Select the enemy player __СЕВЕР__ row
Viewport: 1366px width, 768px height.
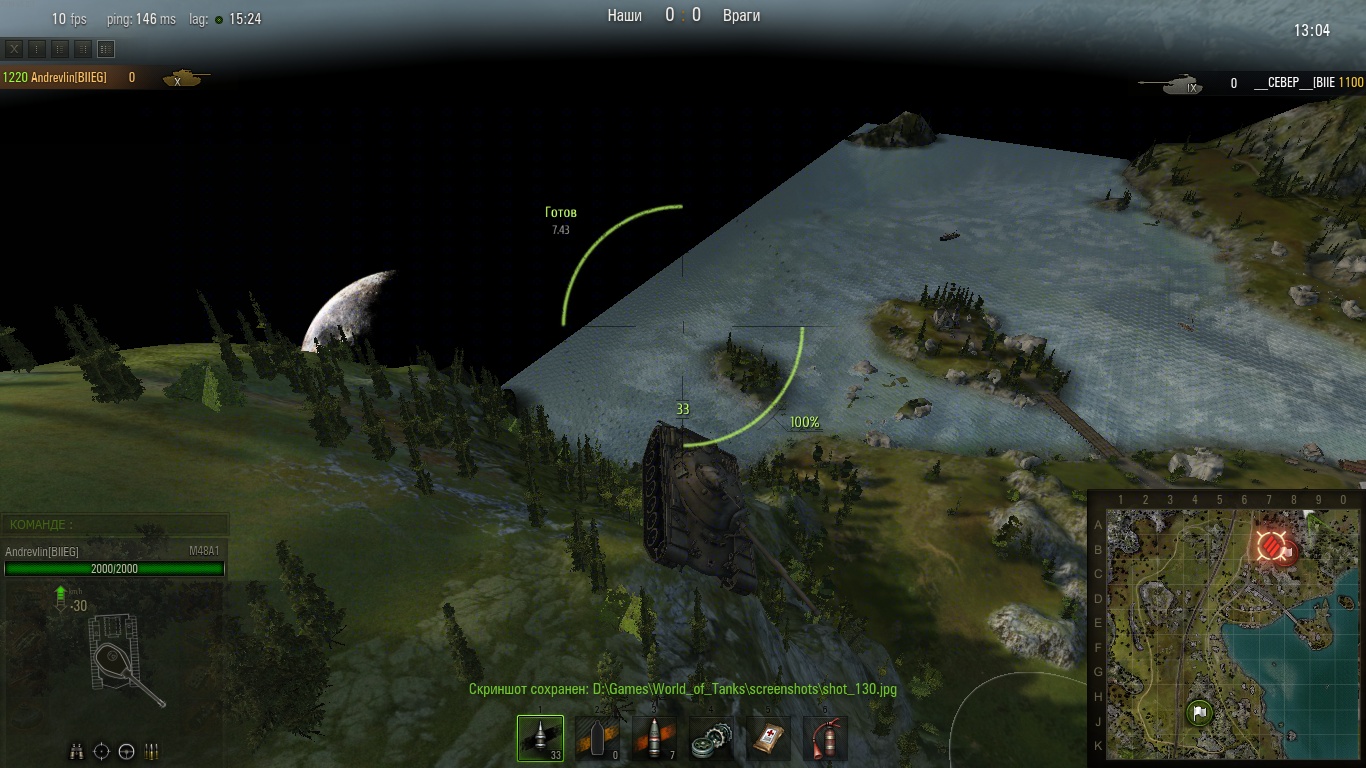pos(1290,84)
